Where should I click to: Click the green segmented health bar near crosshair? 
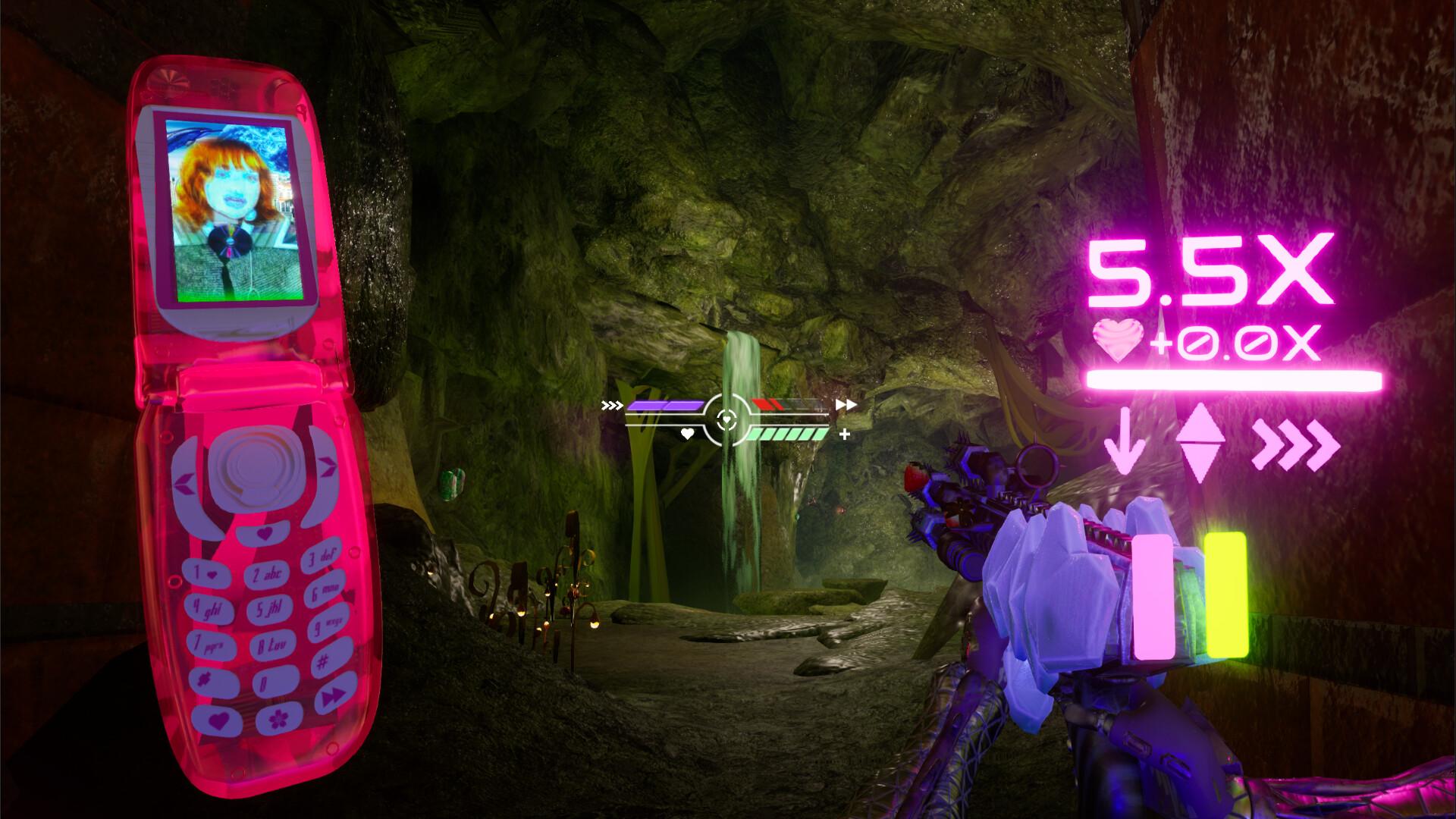point(789,435)
